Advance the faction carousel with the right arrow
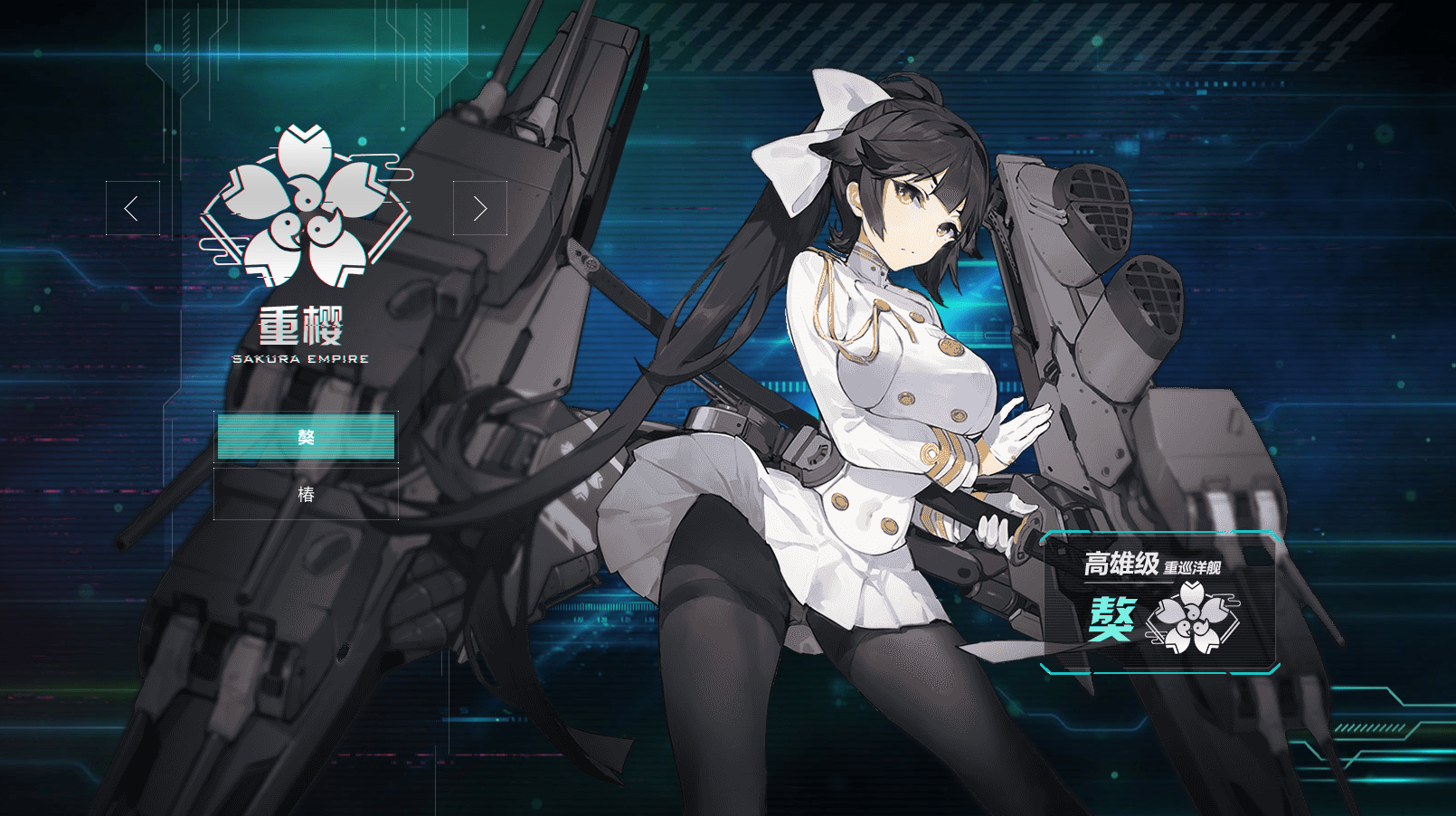This screenshot has width=1456, height=816. tap(480, 208)
